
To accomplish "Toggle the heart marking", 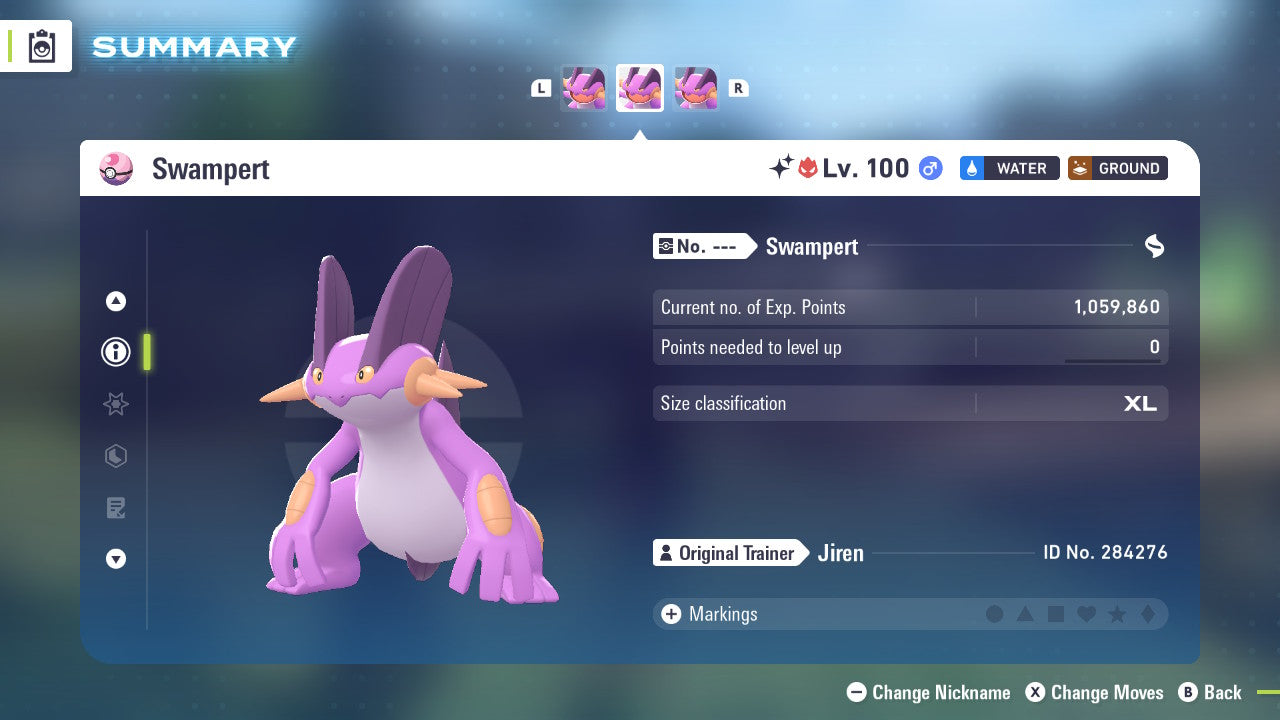I will (1086, 614).
